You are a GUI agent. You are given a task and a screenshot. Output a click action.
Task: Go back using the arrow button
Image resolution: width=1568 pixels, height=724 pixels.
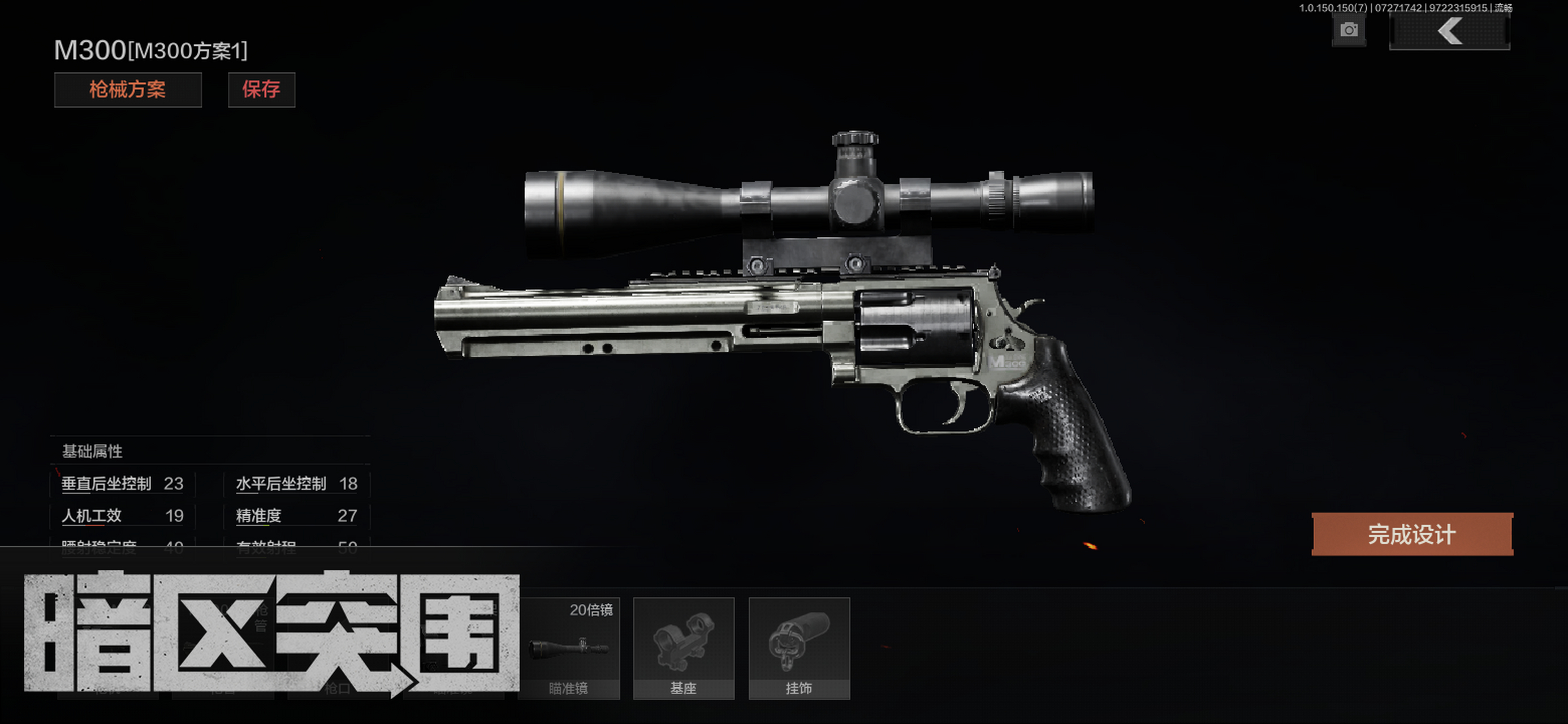(x=1449, y=31)
